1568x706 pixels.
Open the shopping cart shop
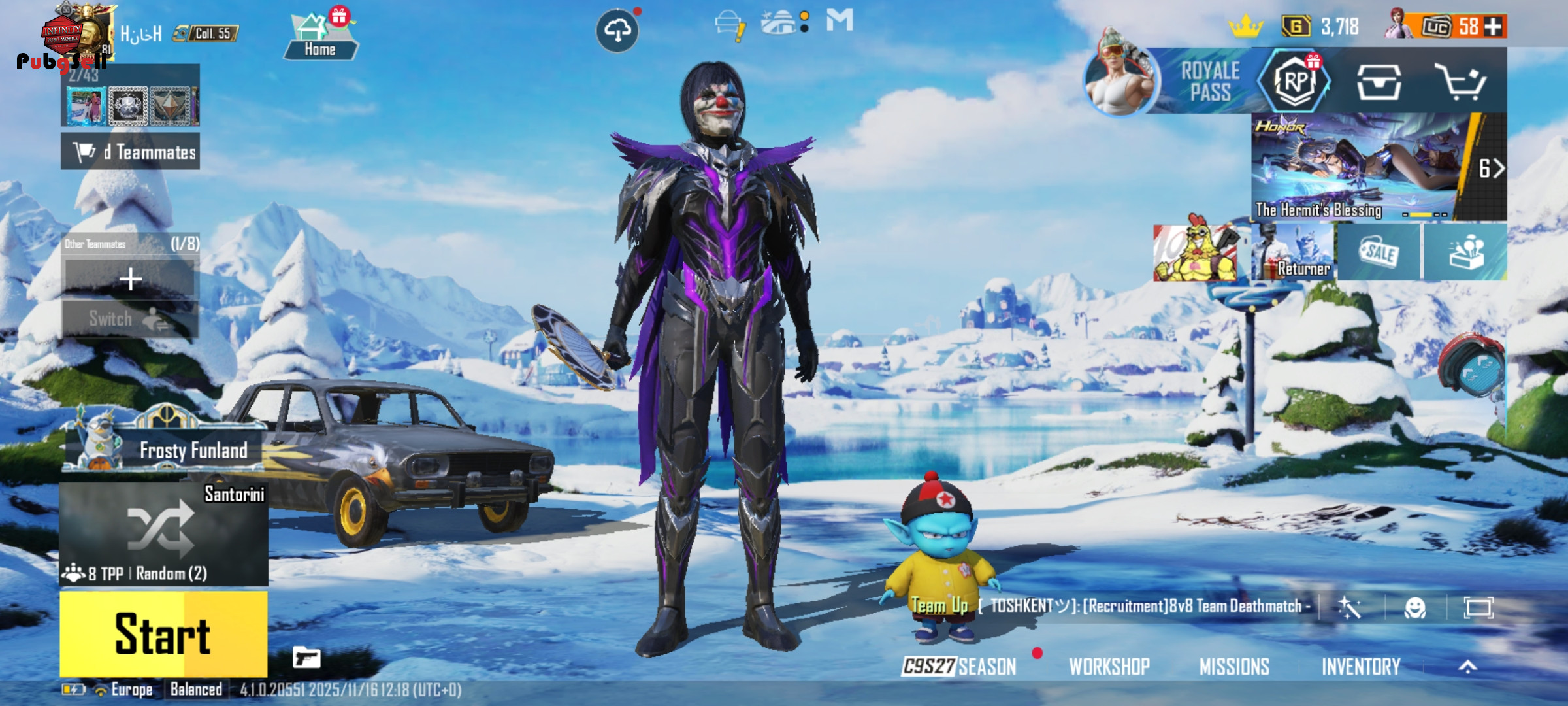click(1460, 82)
